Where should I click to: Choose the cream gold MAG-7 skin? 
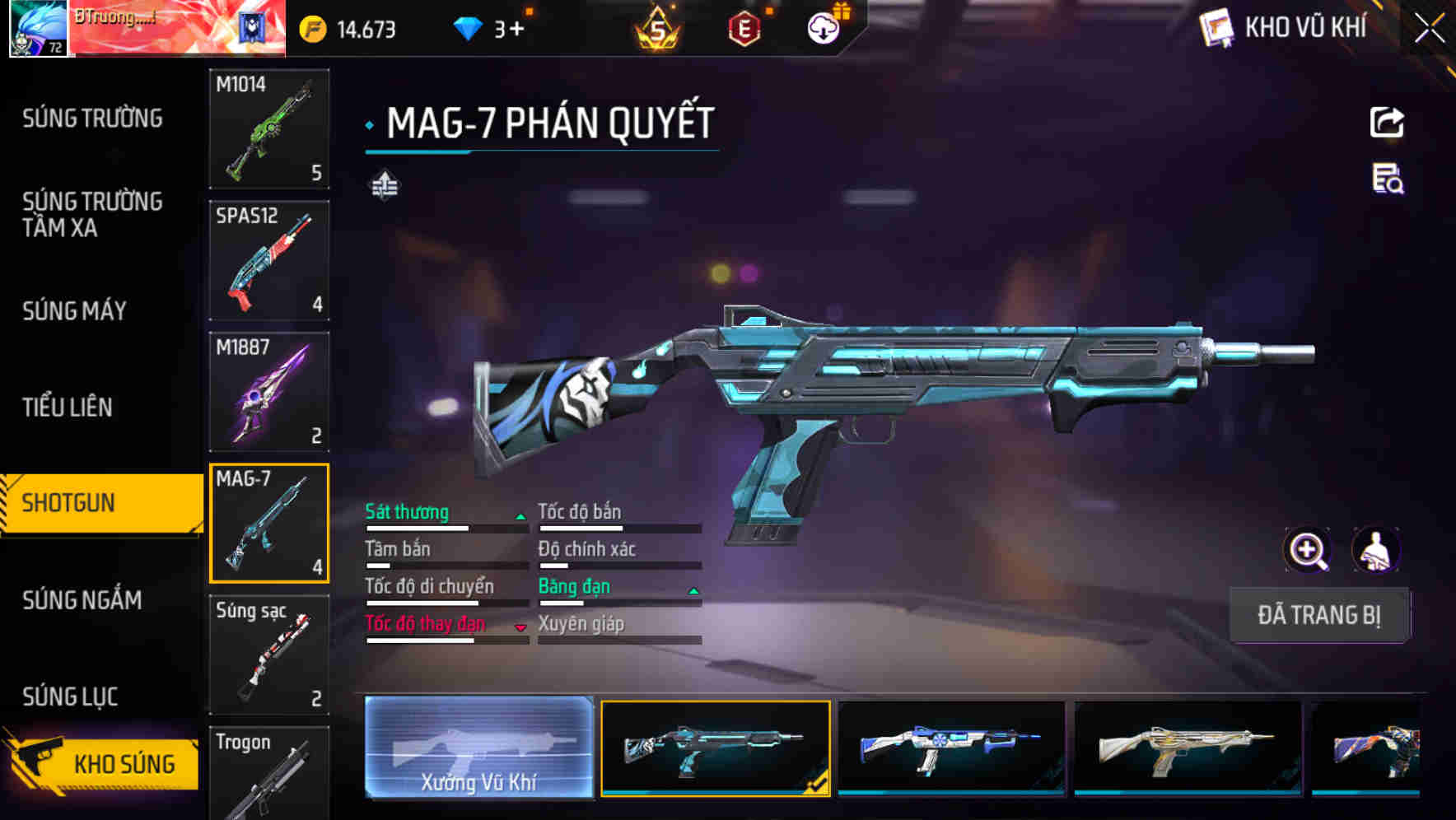tap(1188, 748)
